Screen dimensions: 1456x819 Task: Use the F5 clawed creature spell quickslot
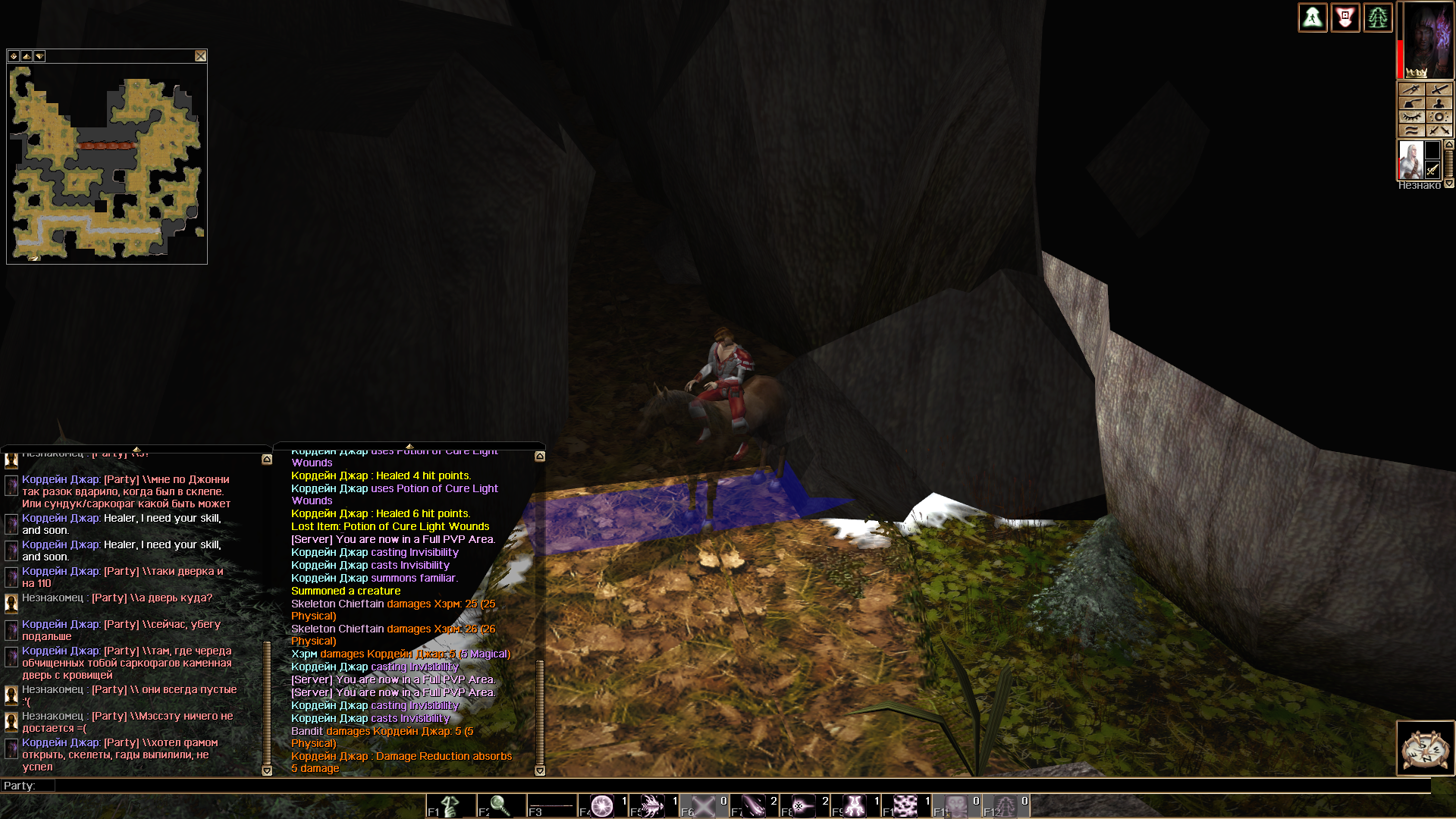click(x=653, y=805)
